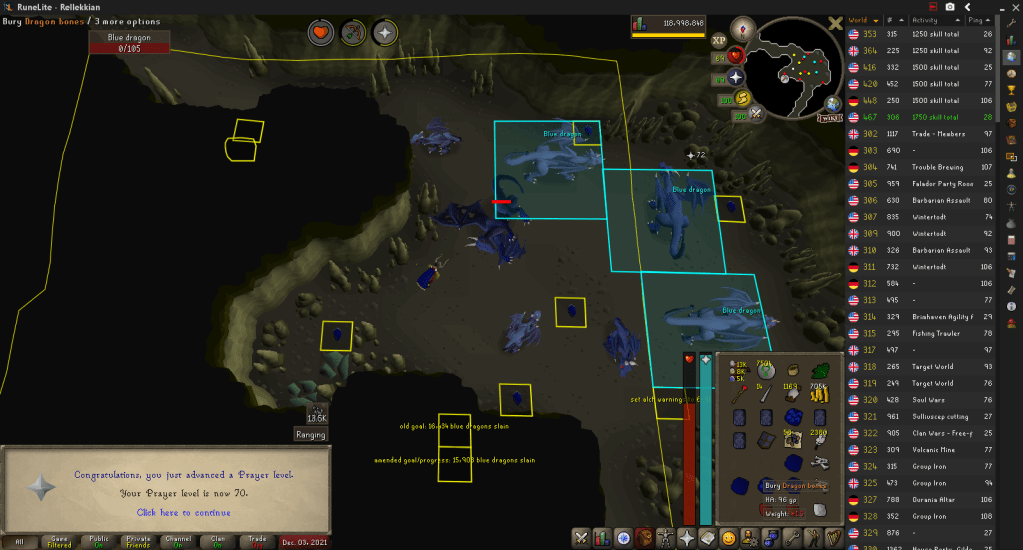Click the compass to face north
Screen dimensions: 1023x550
pos(741,28)
